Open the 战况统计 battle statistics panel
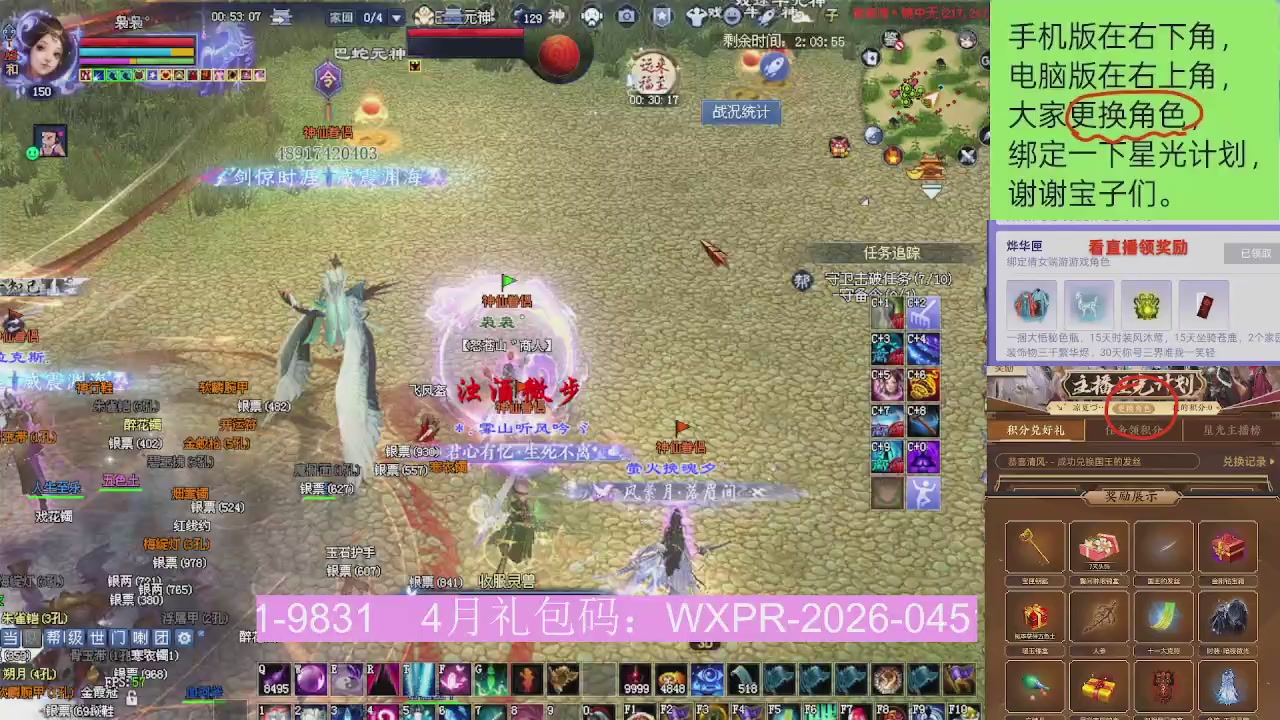This screenshot has width=1280, height=720. pyautogui.click(x=740, y=112)
